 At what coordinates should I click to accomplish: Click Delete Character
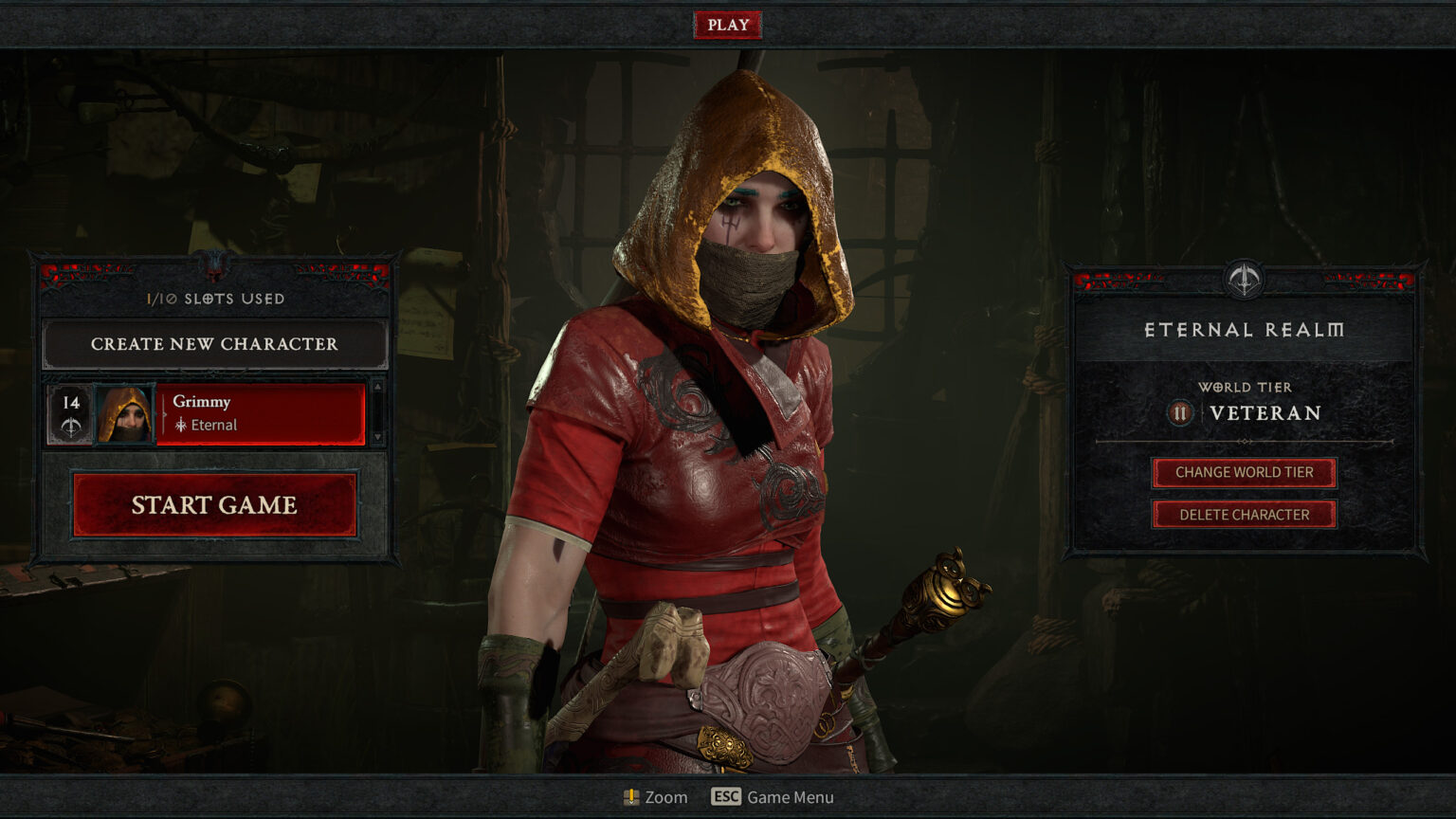pyautogui.click(x=1243, y=514)
